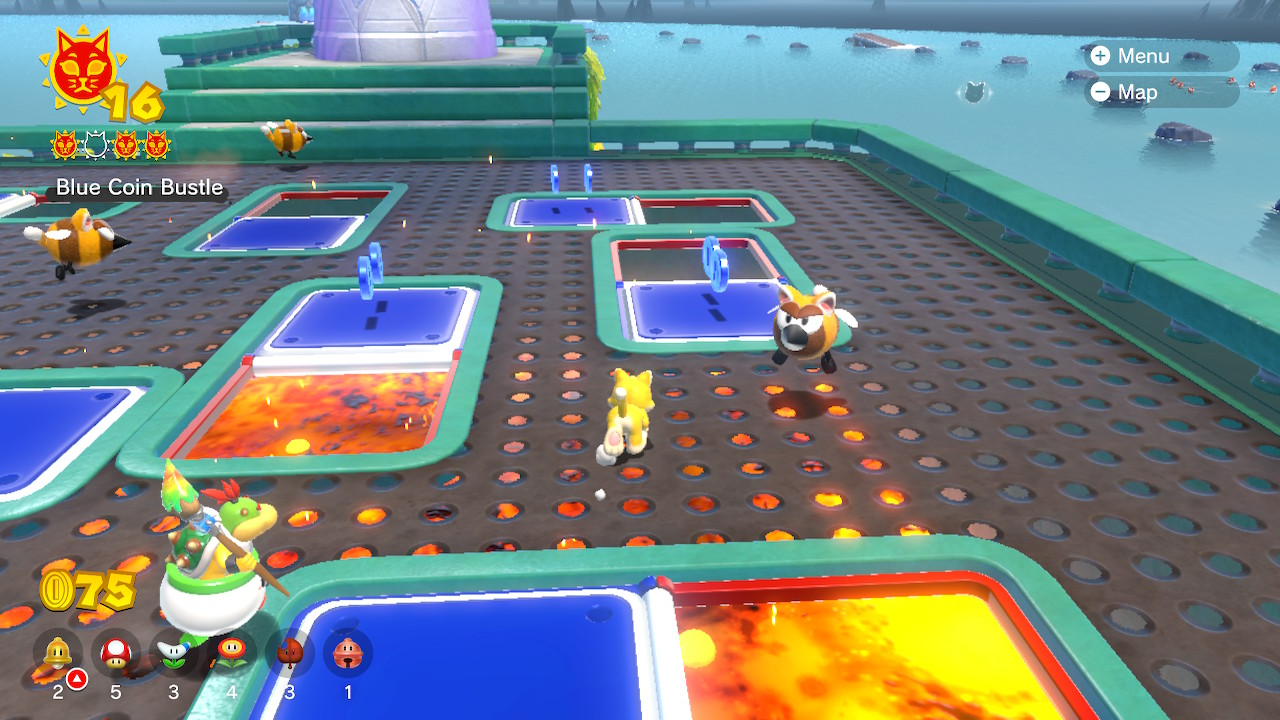1280x720 pixels.
Task: Choose the Super Mushroom stored item
Action: point(115,653)
